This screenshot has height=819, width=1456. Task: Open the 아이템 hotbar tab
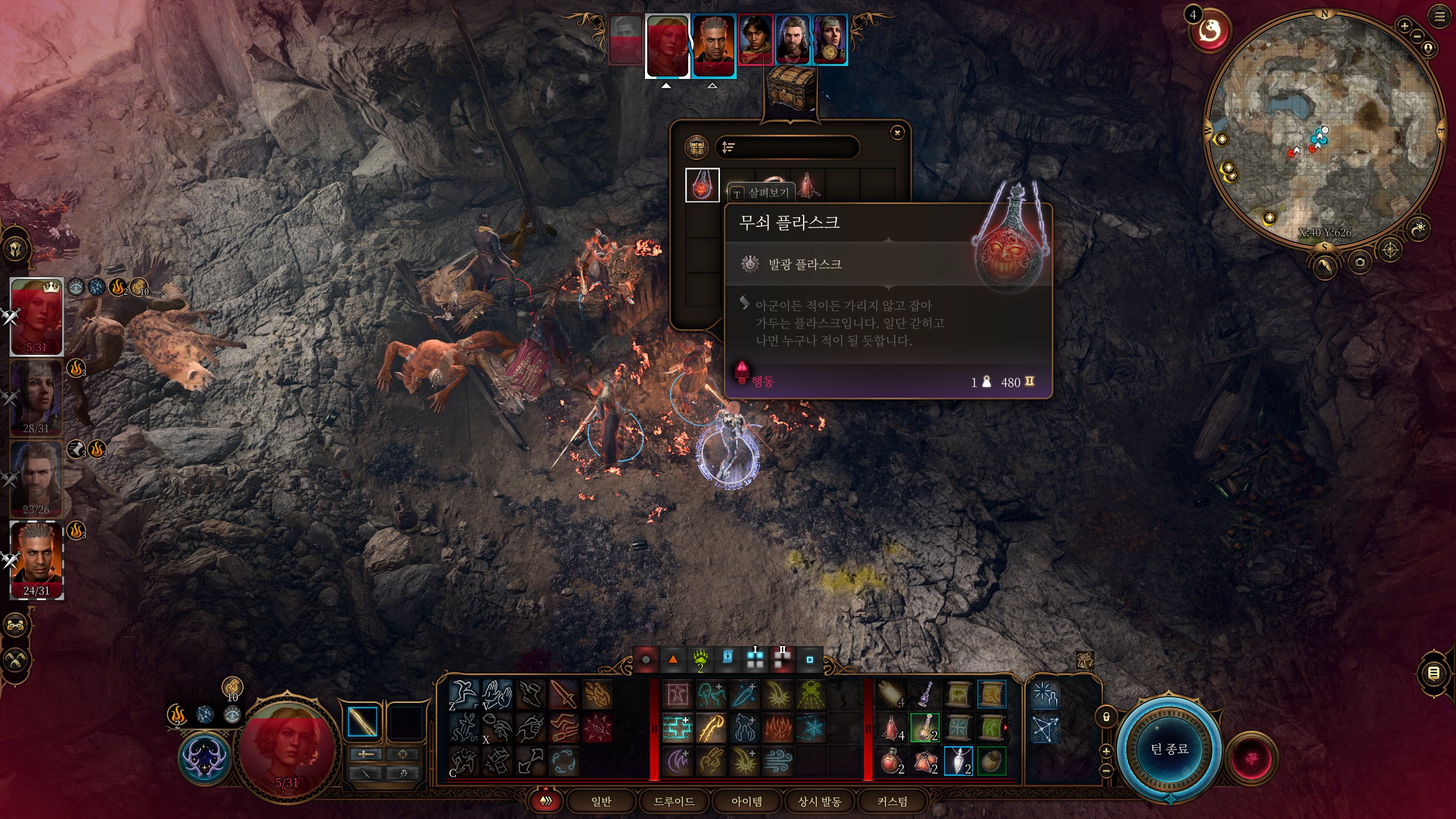click(747, 801)
